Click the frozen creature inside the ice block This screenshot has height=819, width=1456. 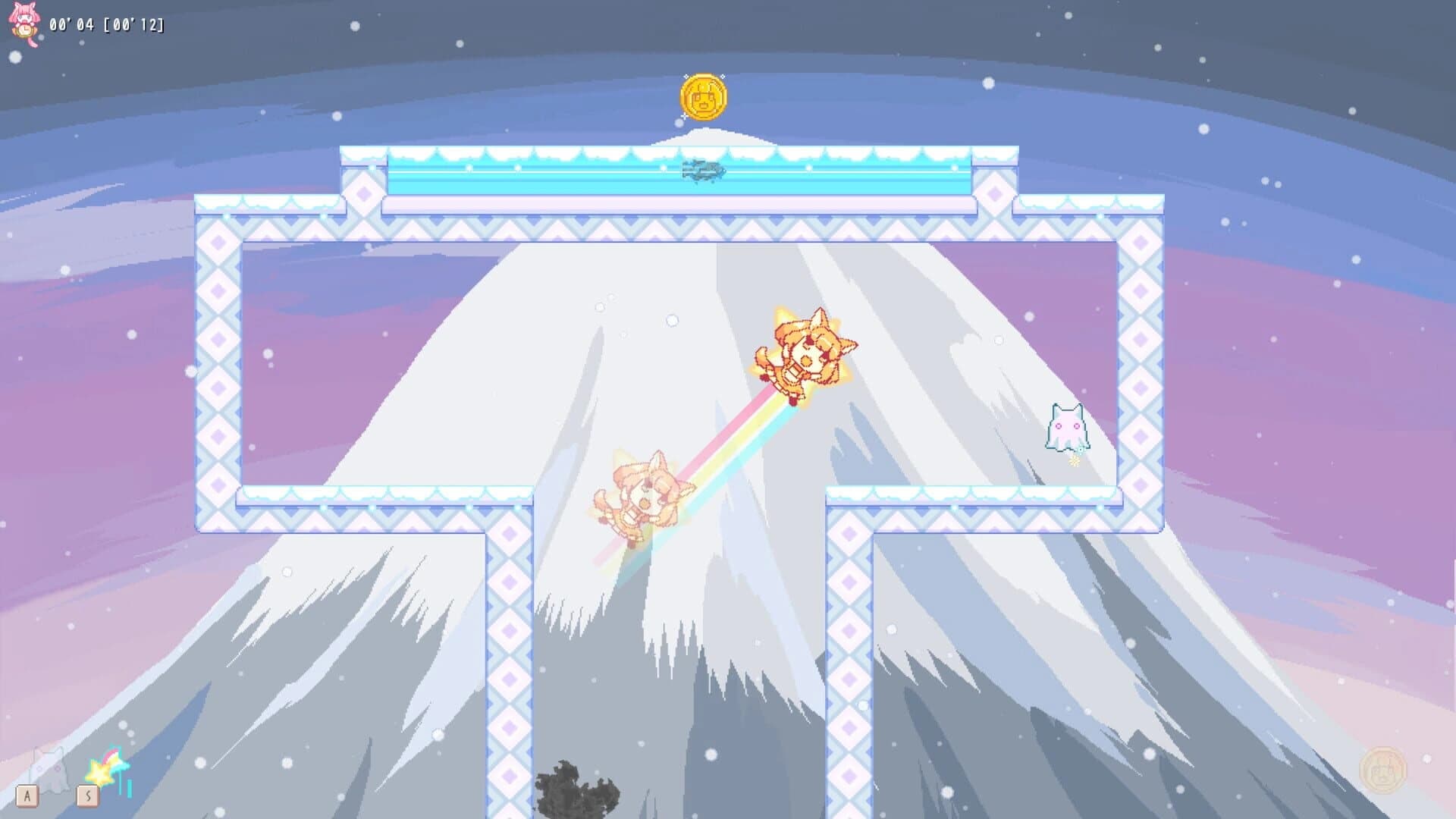click(x=704, y=171)
